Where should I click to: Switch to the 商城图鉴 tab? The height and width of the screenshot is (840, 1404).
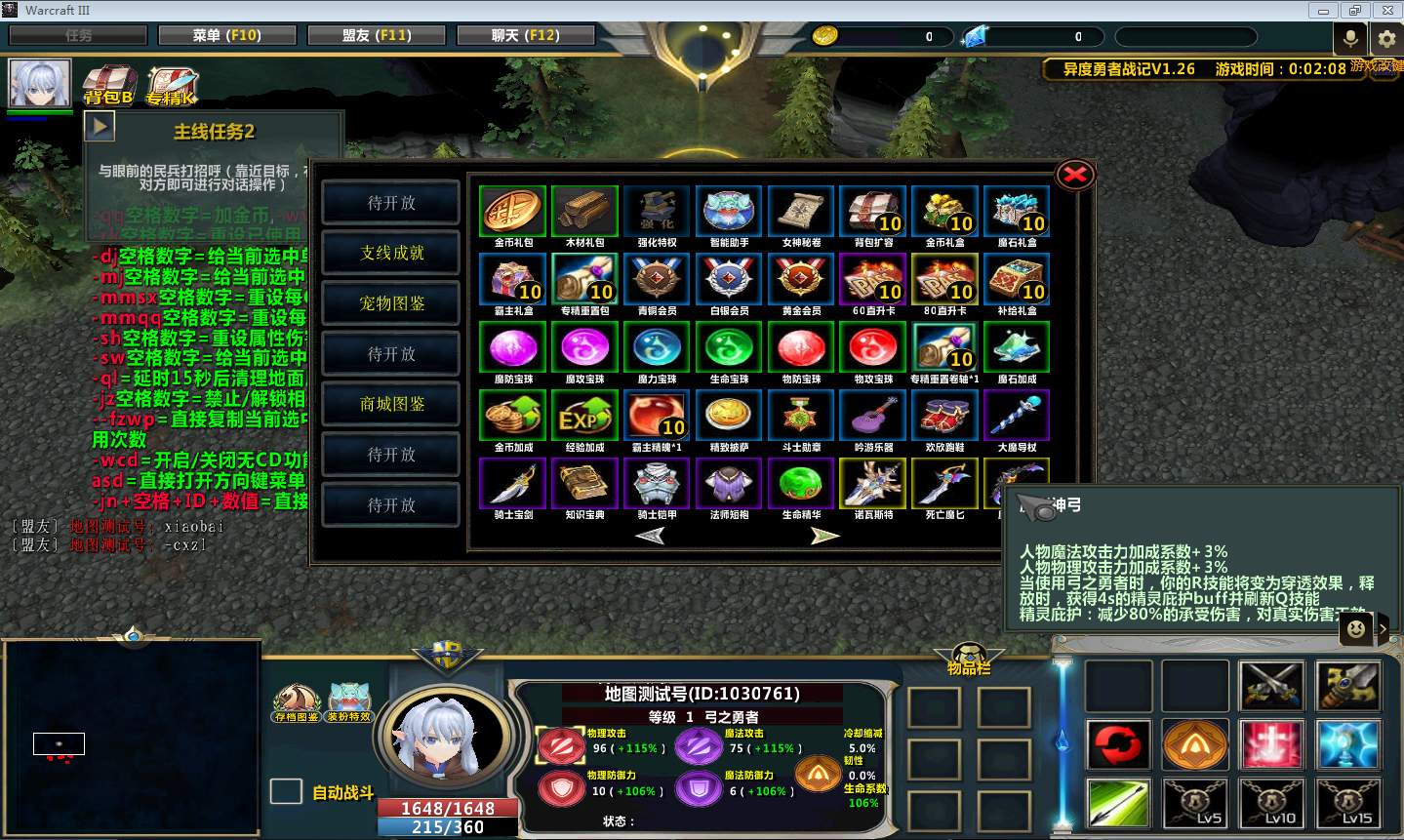click(x=391, y=404)
